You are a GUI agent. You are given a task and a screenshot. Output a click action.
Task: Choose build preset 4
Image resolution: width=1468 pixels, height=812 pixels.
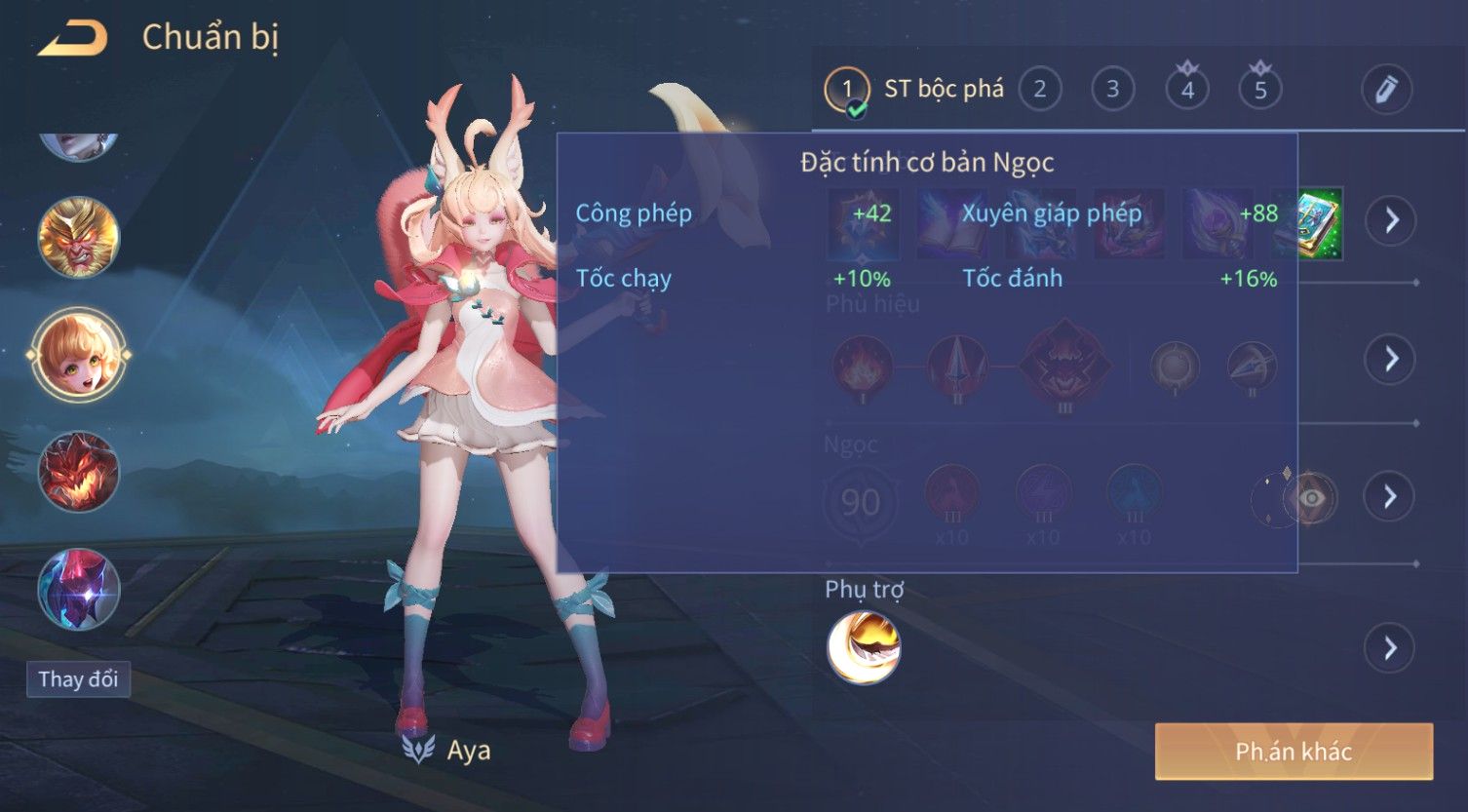tap(1187, 90)
